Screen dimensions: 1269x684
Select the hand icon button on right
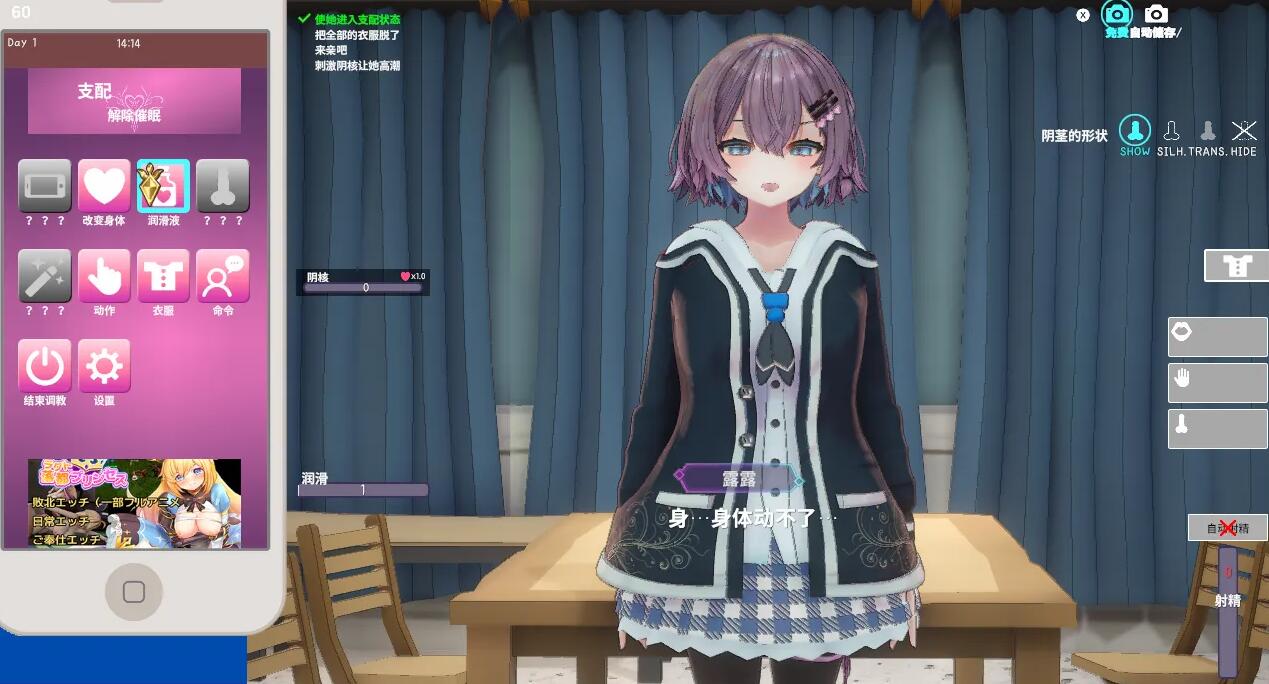pos(1217,381)
